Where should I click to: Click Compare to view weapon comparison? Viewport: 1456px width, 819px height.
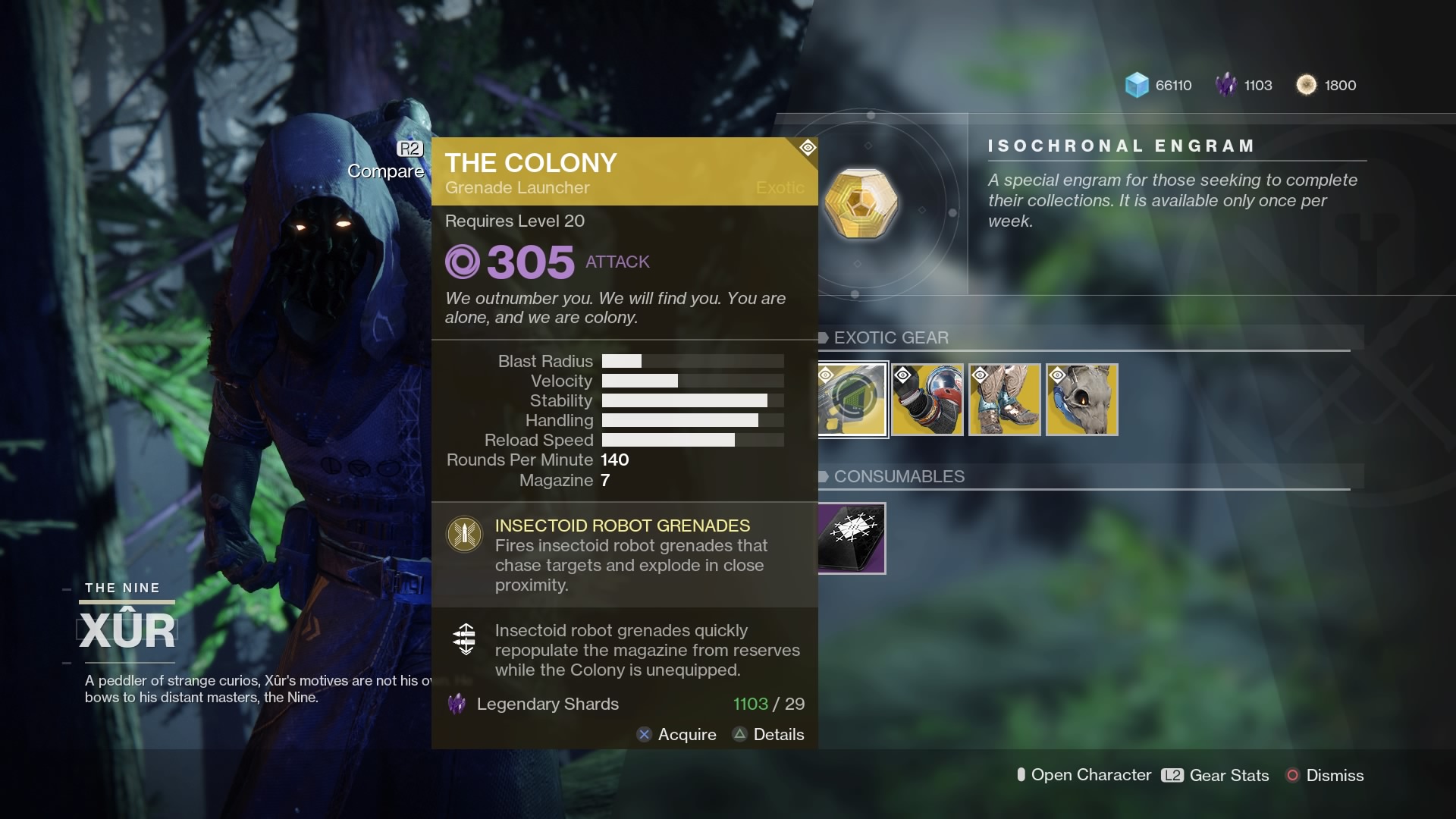click(386, 171)
